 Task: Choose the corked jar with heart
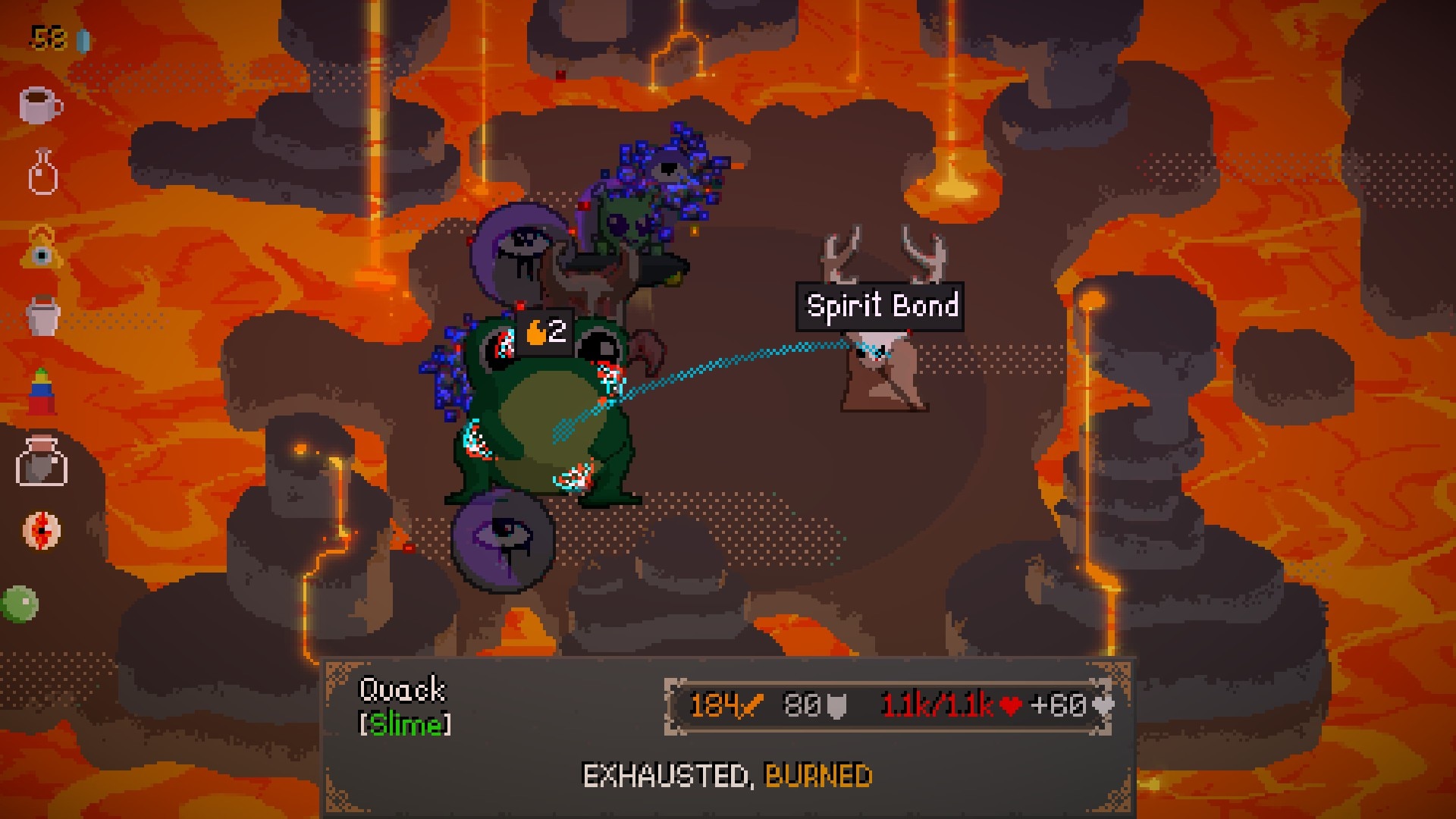[42, 460]
